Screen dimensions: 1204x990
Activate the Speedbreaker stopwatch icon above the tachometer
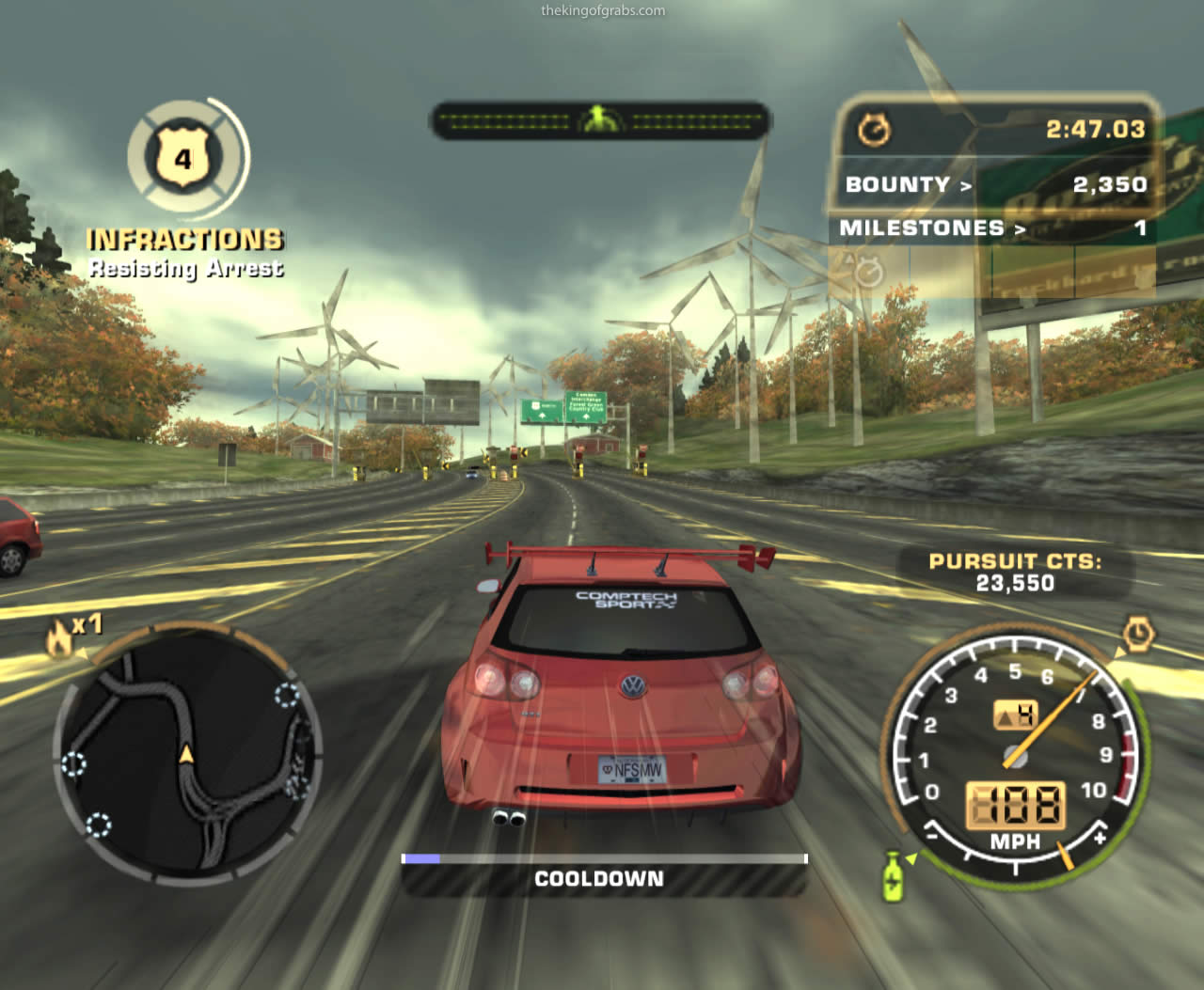click(x=1137, y=636)
